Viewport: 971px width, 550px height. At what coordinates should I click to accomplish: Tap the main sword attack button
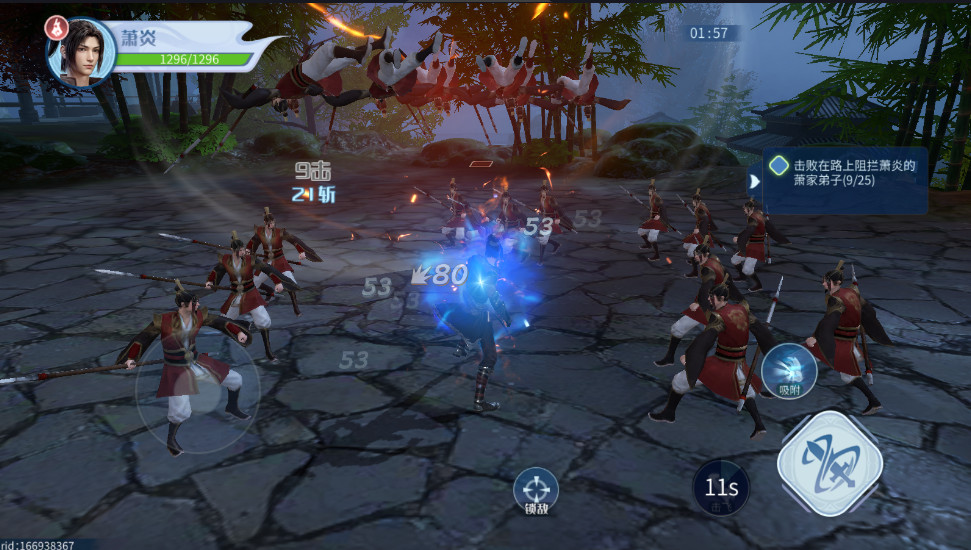(829, 463)
